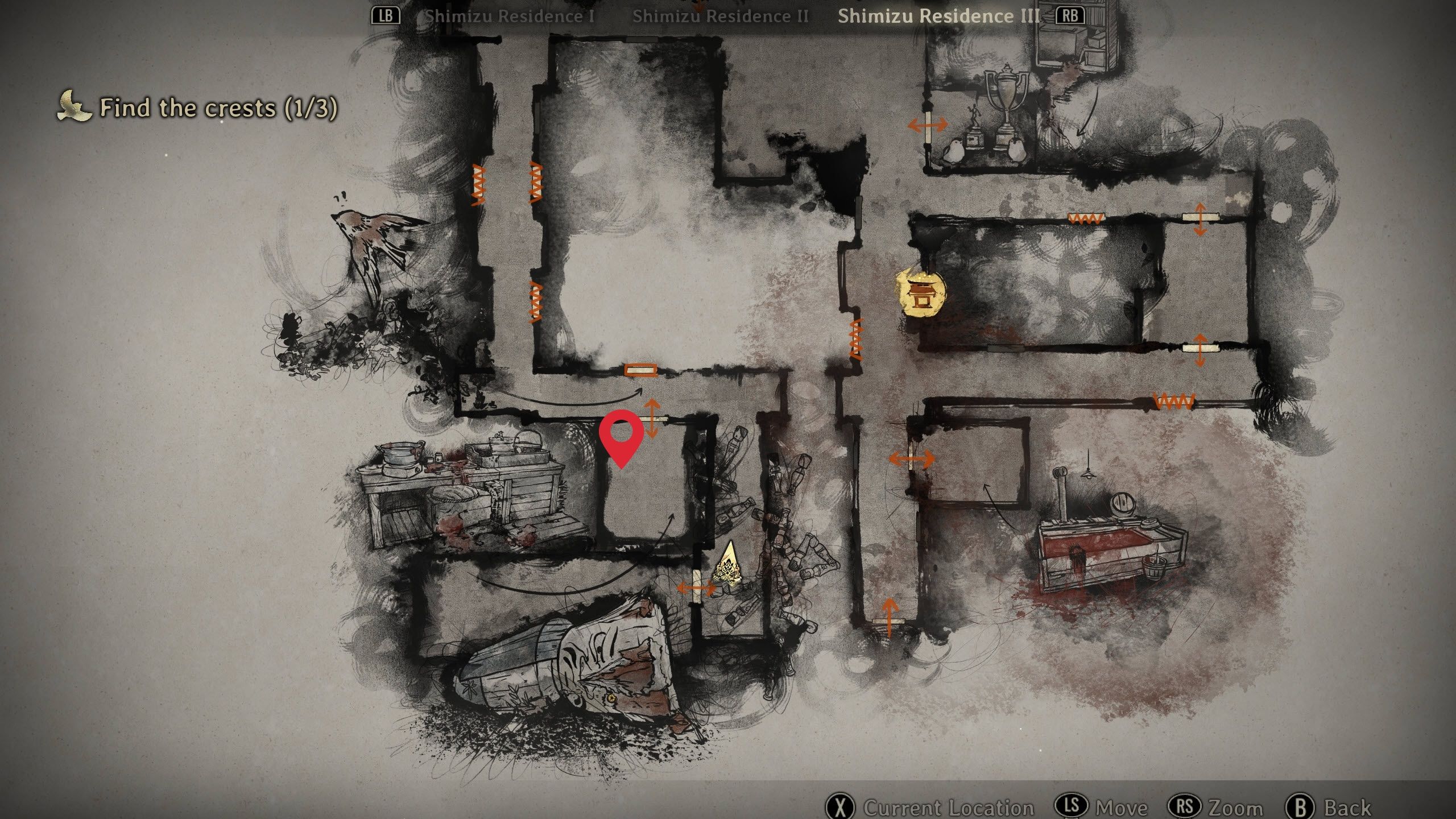
Task: Select the Shimizu Residence III tab
Action: (938, 16)
